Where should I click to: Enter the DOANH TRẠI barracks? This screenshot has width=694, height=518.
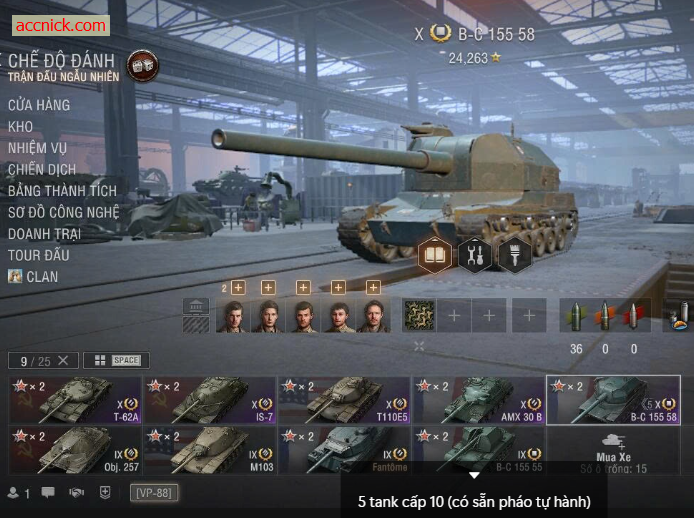click(45, 233)
